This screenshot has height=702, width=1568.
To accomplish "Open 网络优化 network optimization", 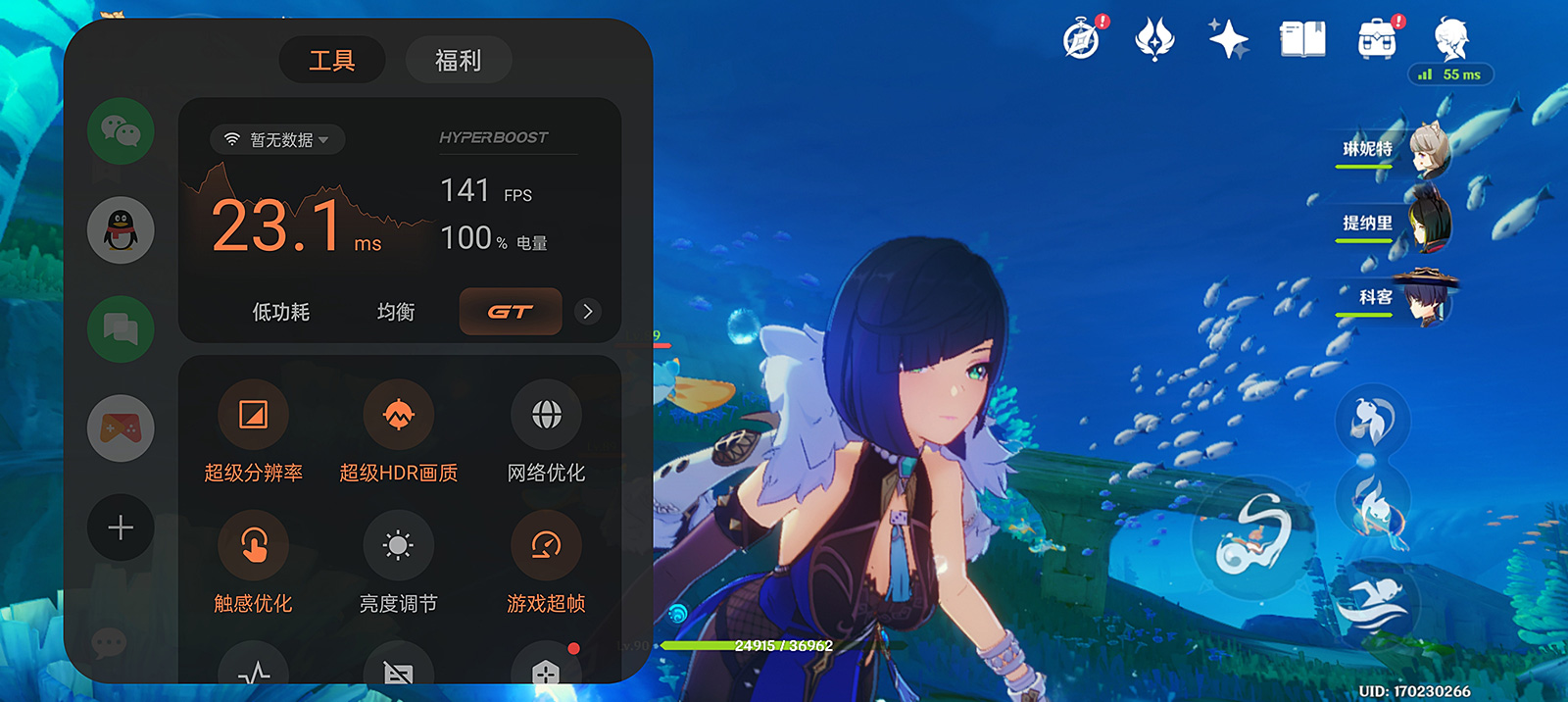I will 546,416.
